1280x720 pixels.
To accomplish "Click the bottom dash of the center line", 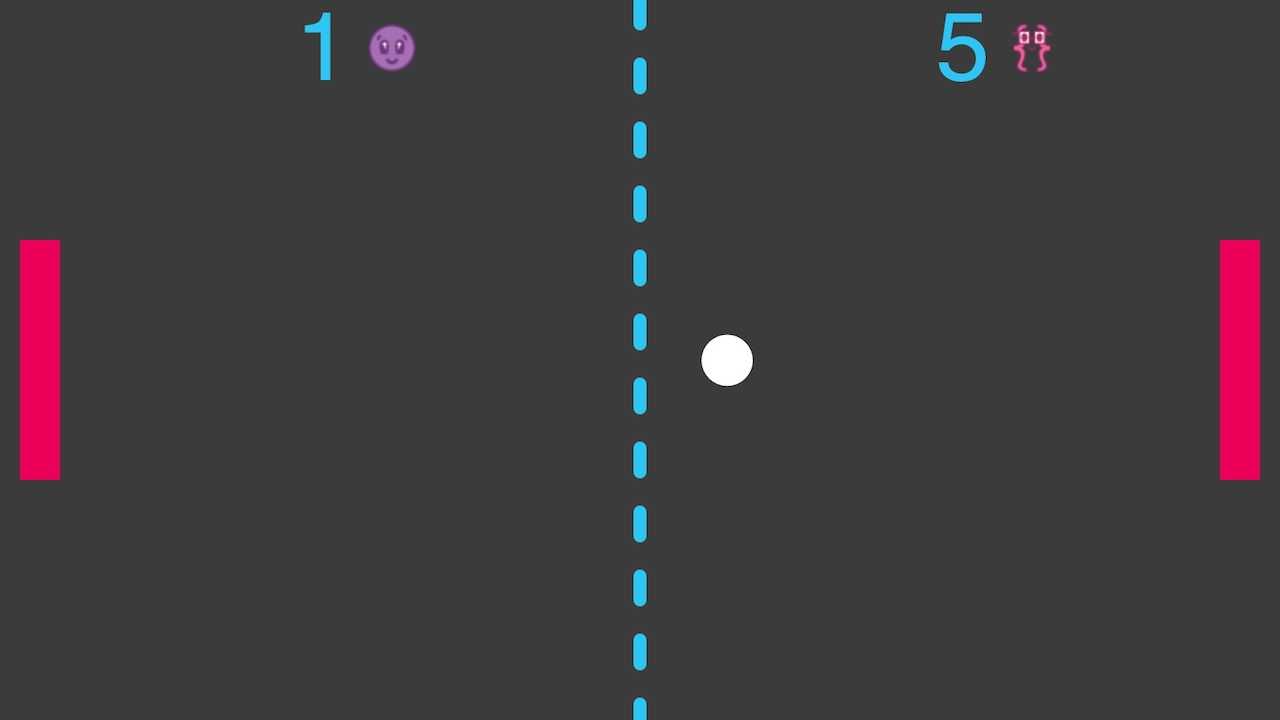I will [640, 710].
